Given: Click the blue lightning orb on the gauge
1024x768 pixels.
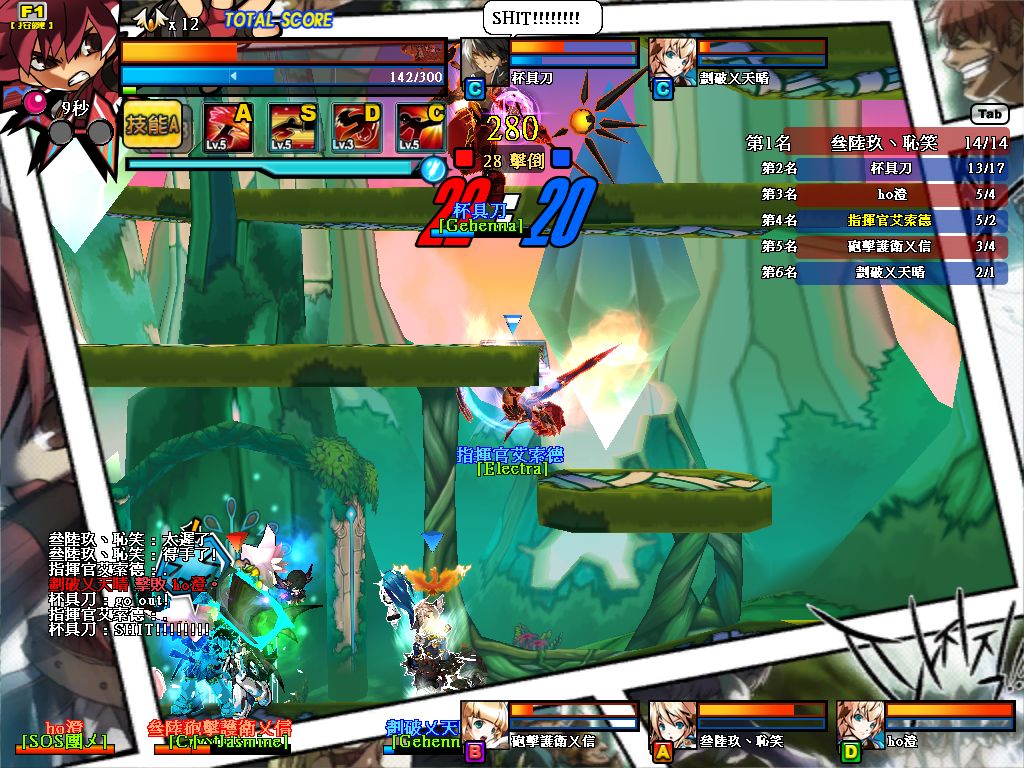Looking at the screenshot, I should (432, 169).
